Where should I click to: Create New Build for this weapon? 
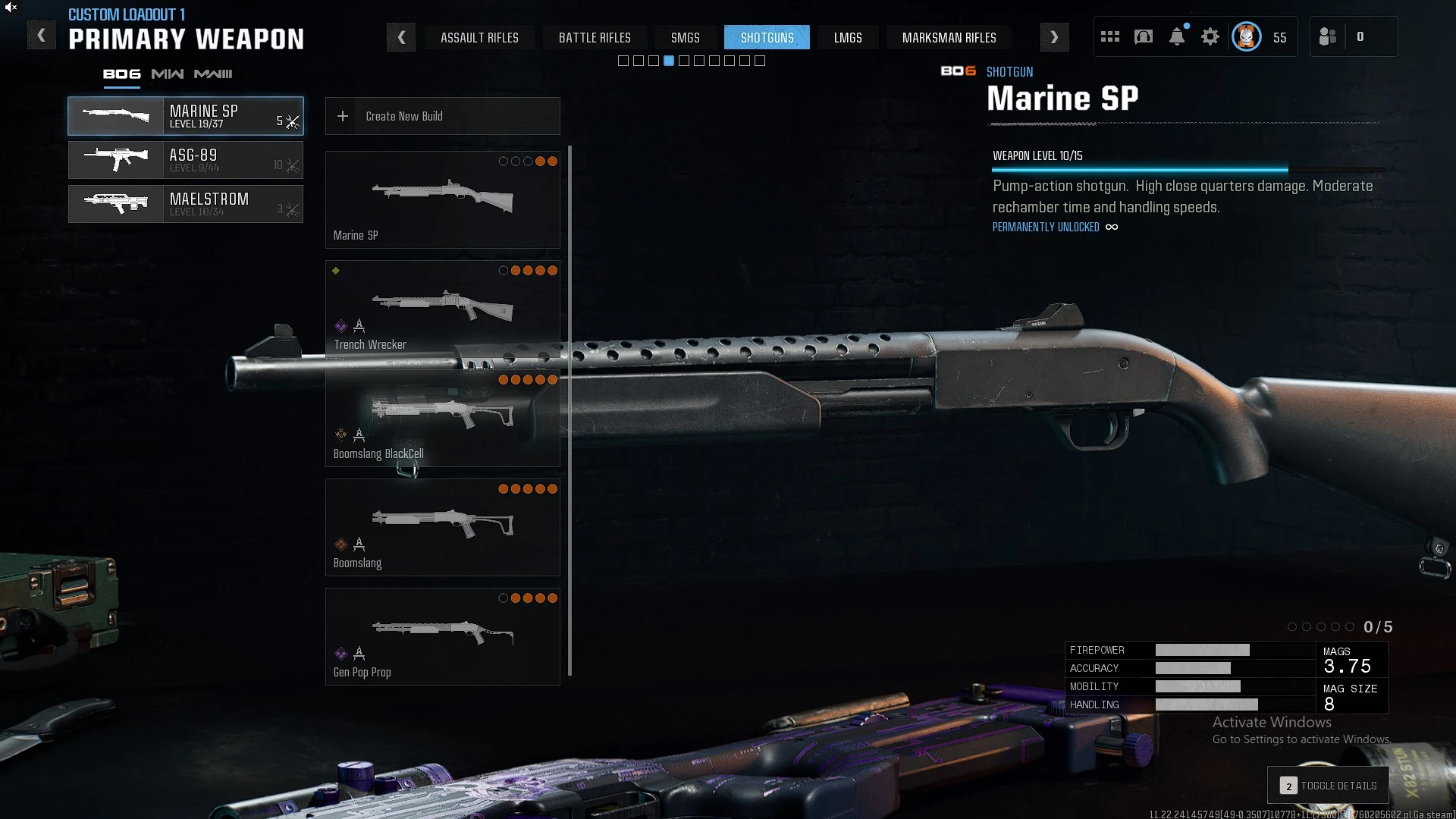tap(442, 116)
